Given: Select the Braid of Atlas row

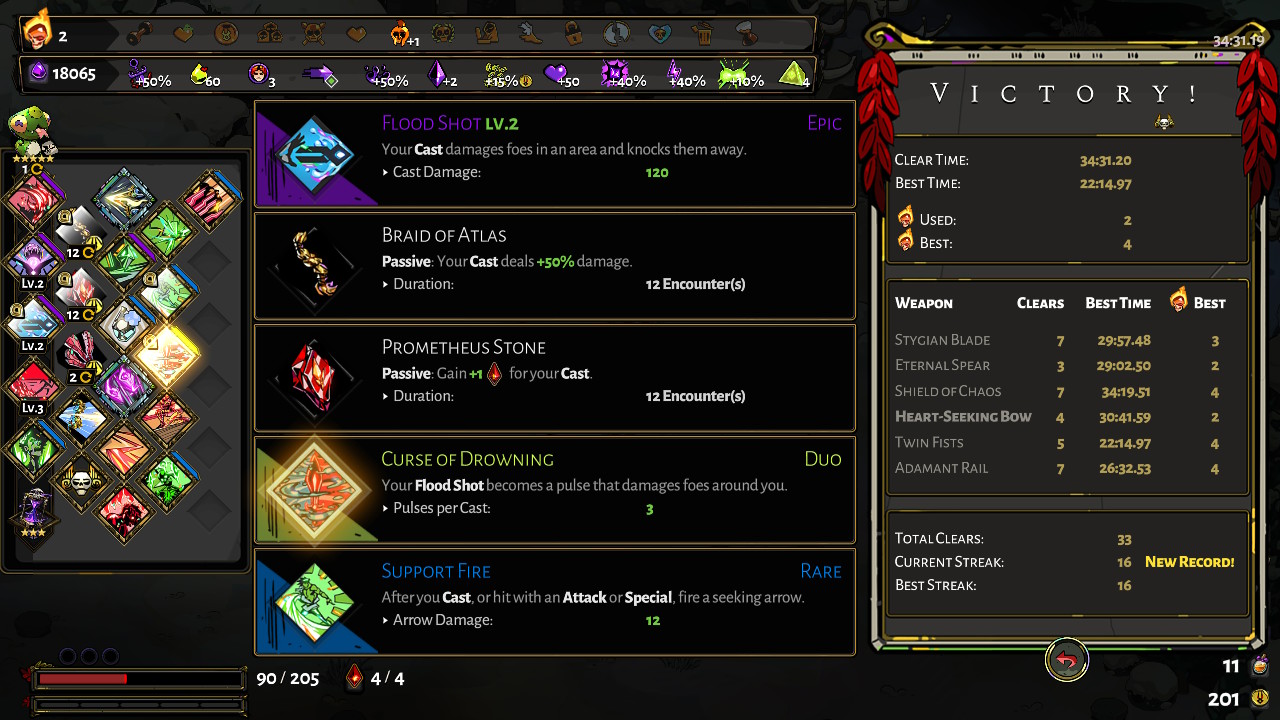Looking at the screenshot, I should point(555,266).
